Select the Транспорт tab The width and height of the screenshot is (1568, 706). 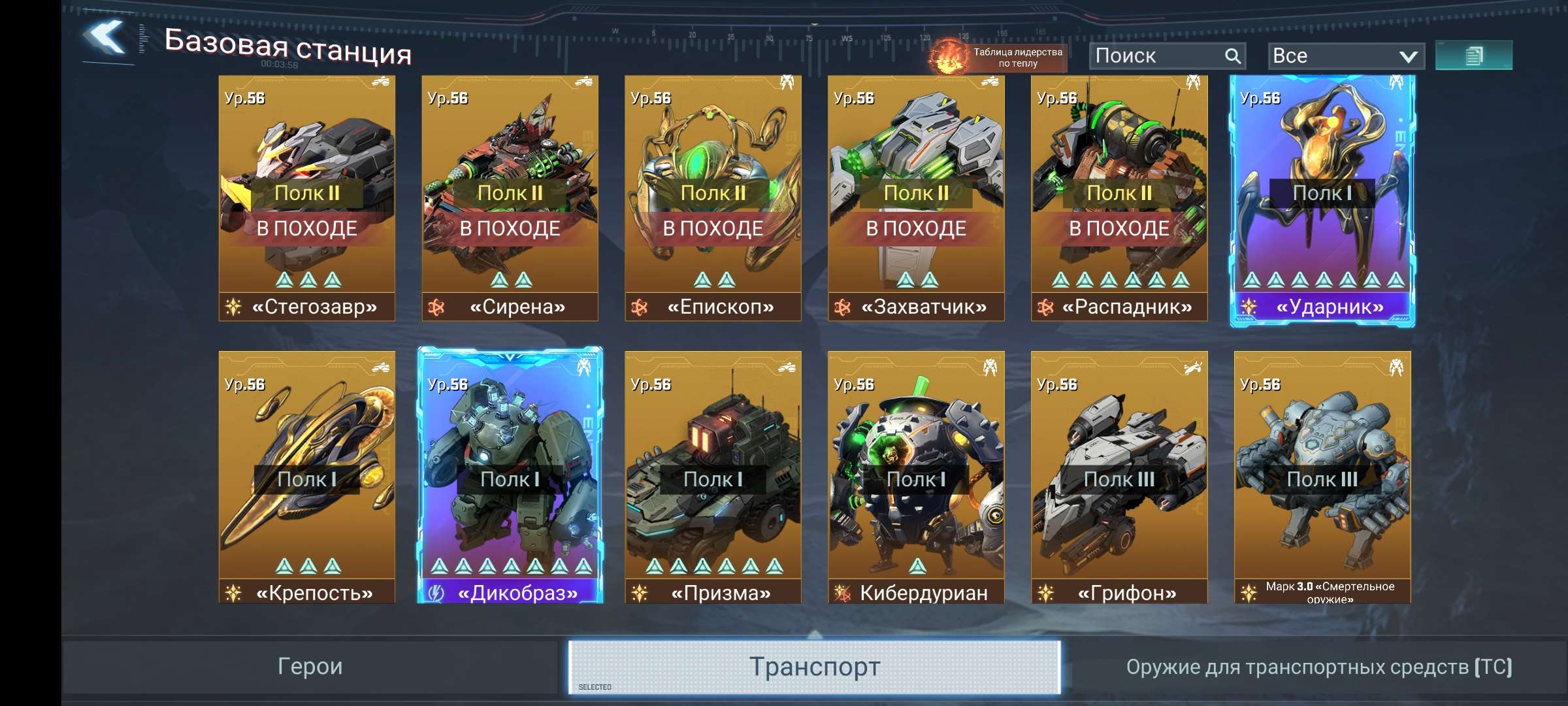click(x=814, y=667)
